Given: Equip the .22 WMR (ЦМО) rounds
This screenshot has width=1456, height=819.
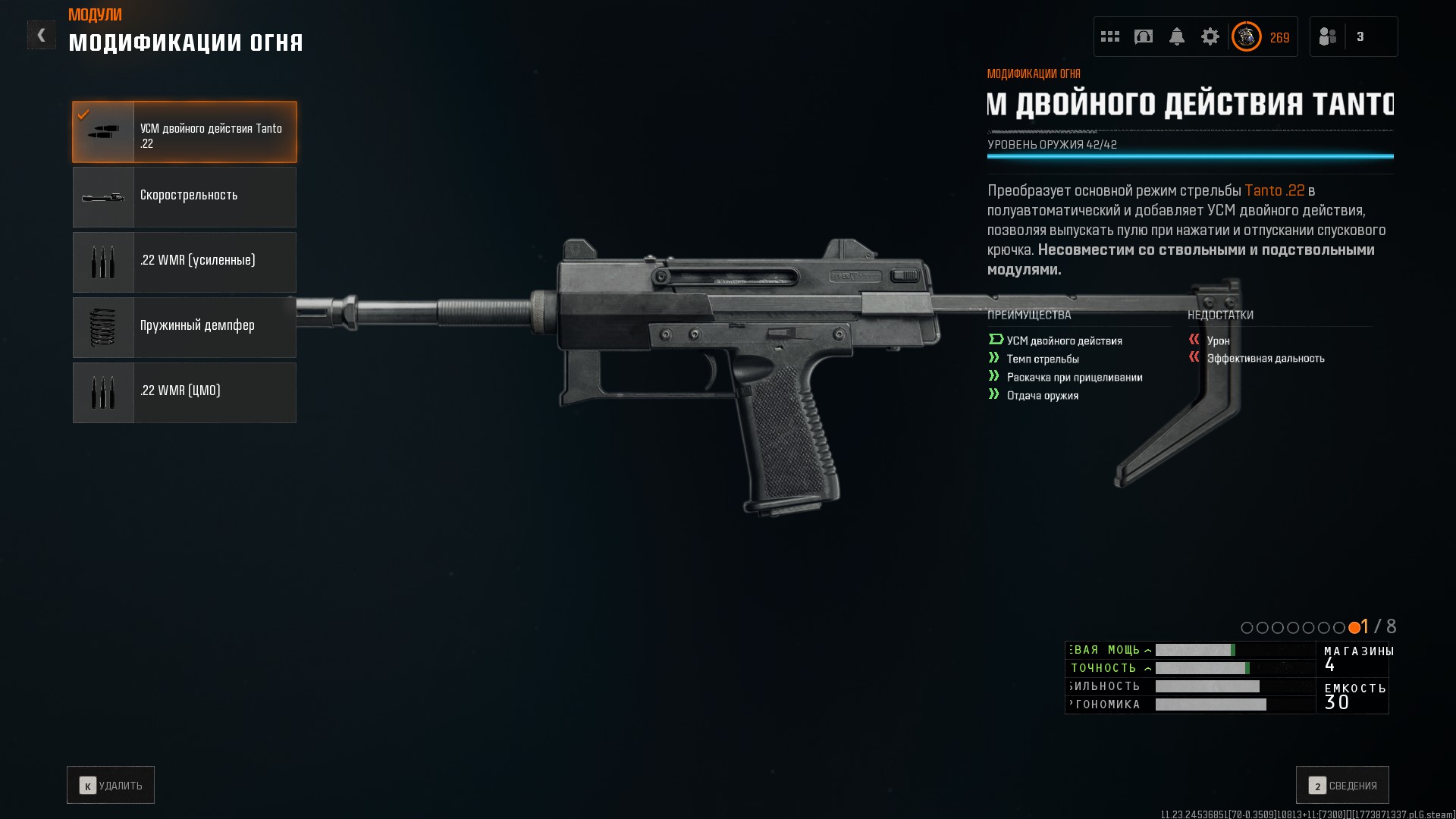Looking at the screenshot, I should pyautogui.click(x=184, y=393).
